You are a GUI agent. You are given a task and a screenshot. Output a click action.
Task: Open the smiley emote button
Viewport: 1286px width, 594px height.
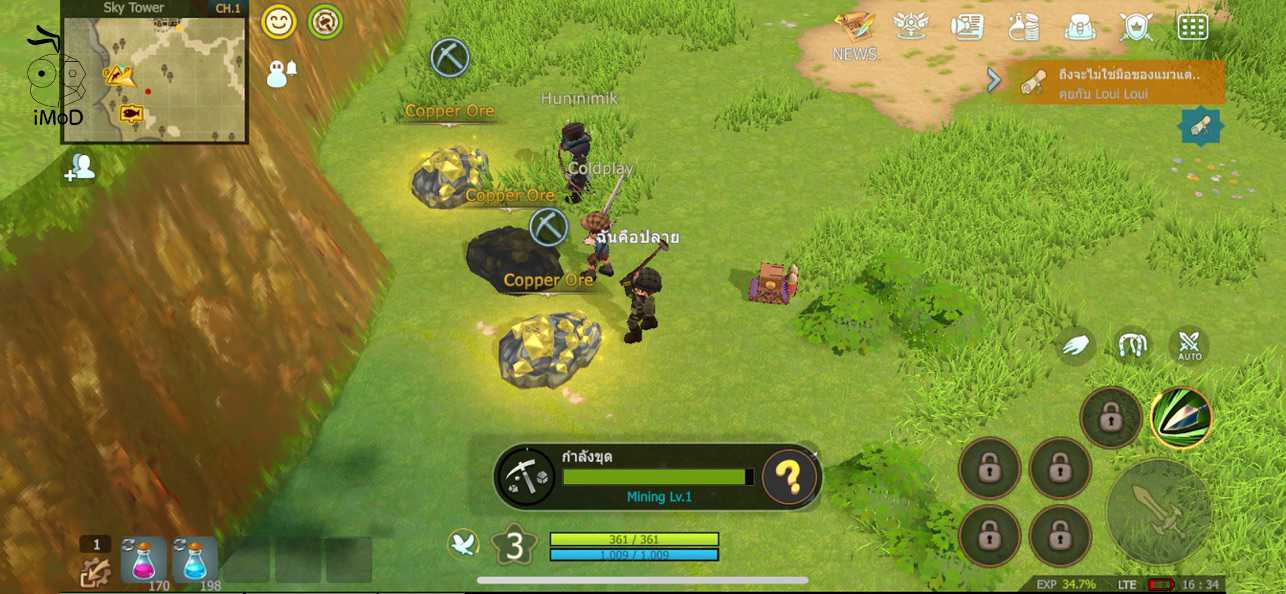pos(279,22)
